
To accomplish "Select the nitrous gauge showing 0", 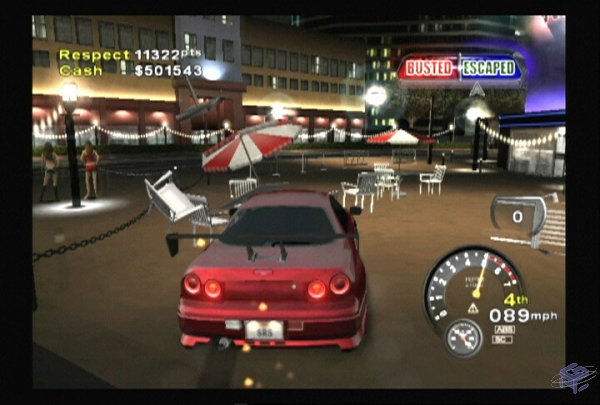I will point(519,215).
